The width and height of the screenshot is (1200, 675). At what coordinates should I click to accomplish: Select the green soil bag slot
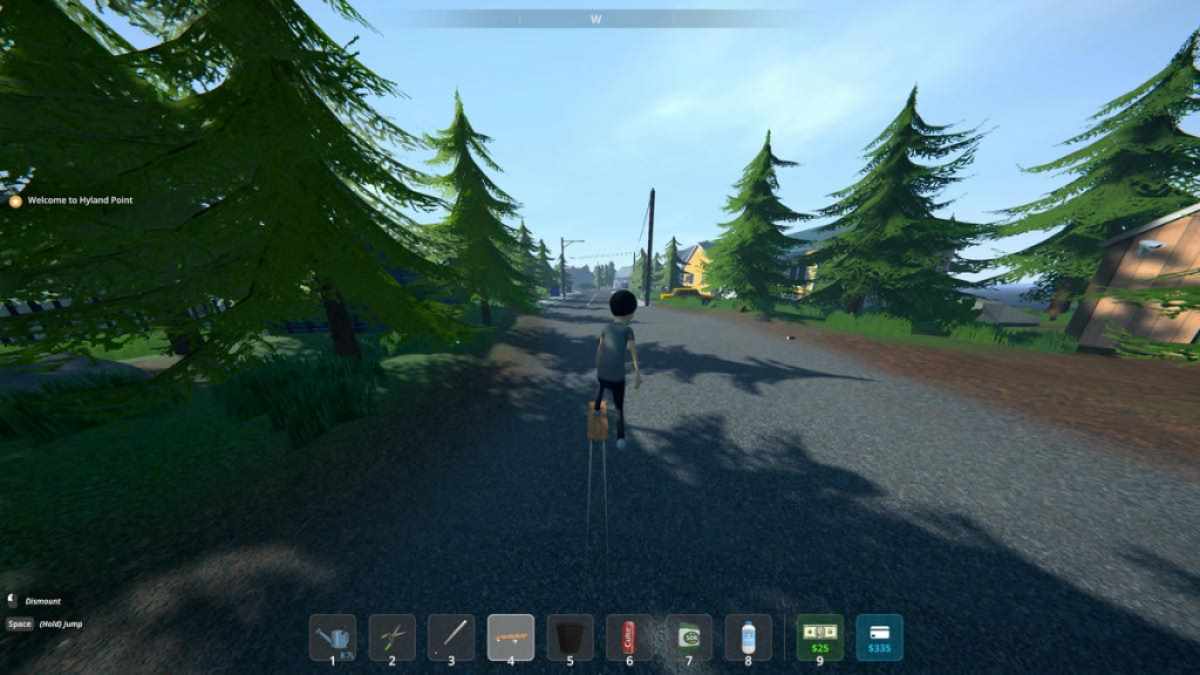coord(688,637)
